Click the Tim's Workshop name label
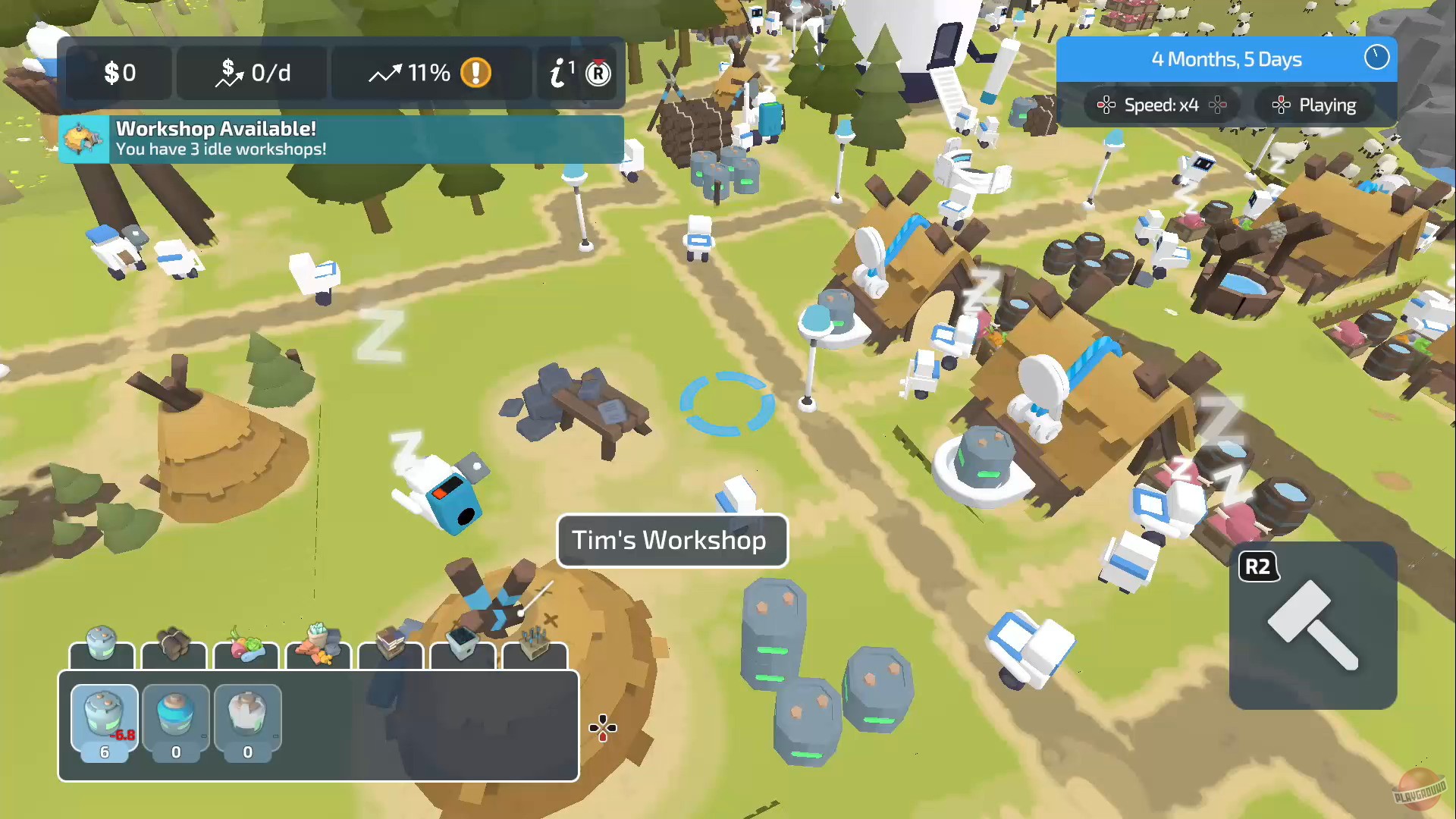 672,540
